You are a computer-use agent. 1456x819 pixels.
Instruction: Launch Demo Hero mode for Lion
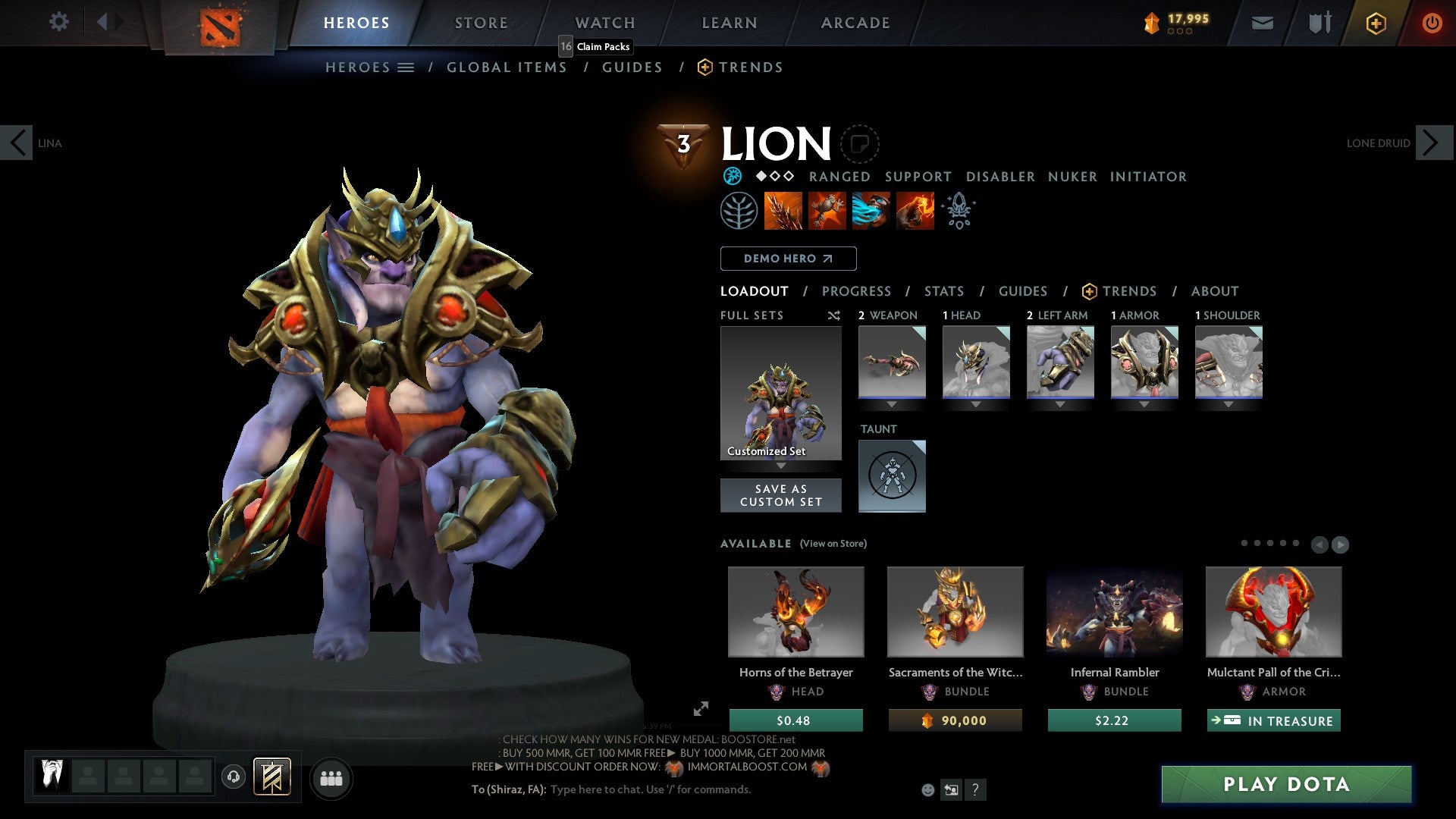point(788,259)
